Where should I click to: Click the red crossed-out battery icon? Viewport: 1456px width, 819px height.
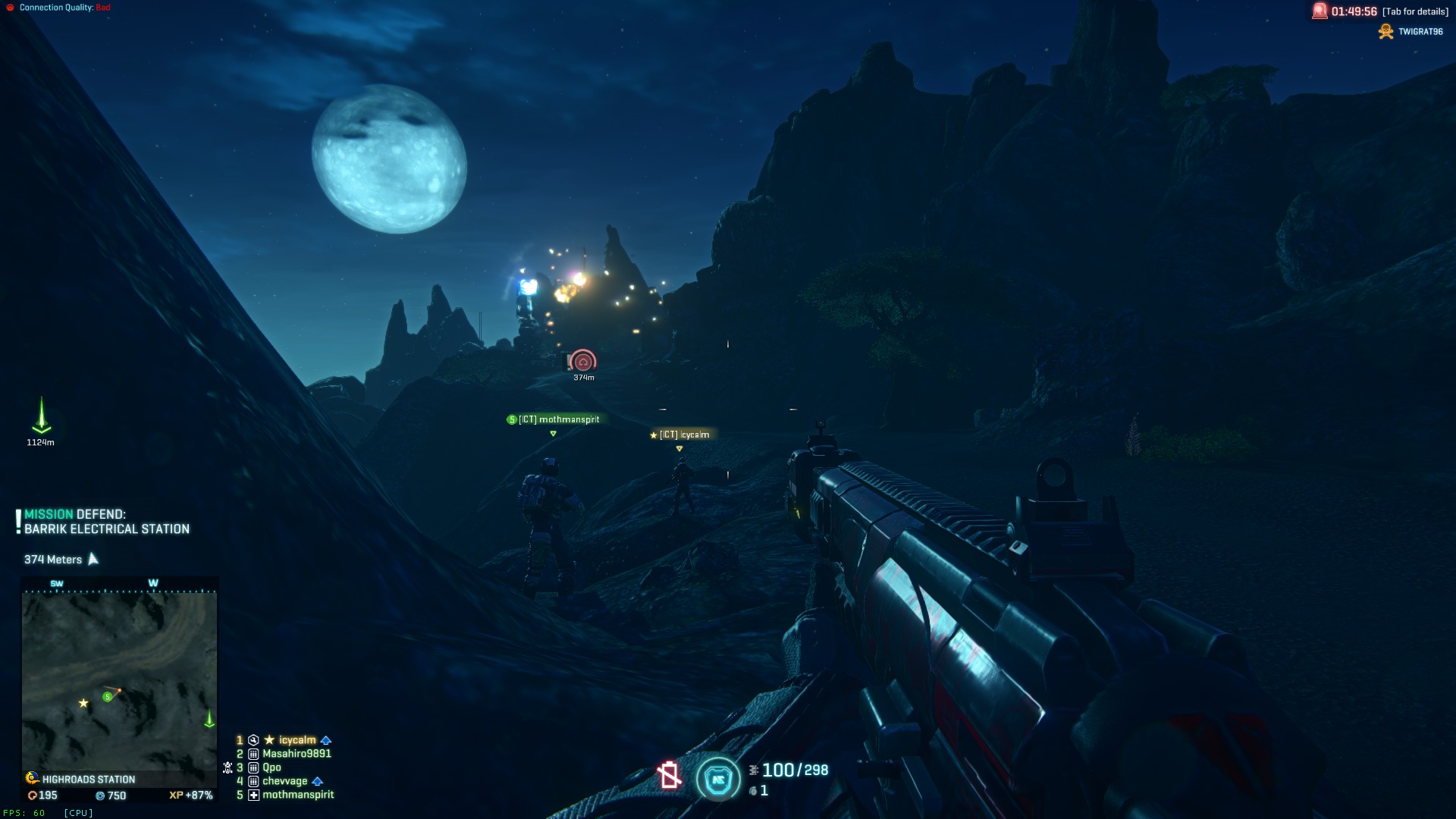tap(669, 775)
